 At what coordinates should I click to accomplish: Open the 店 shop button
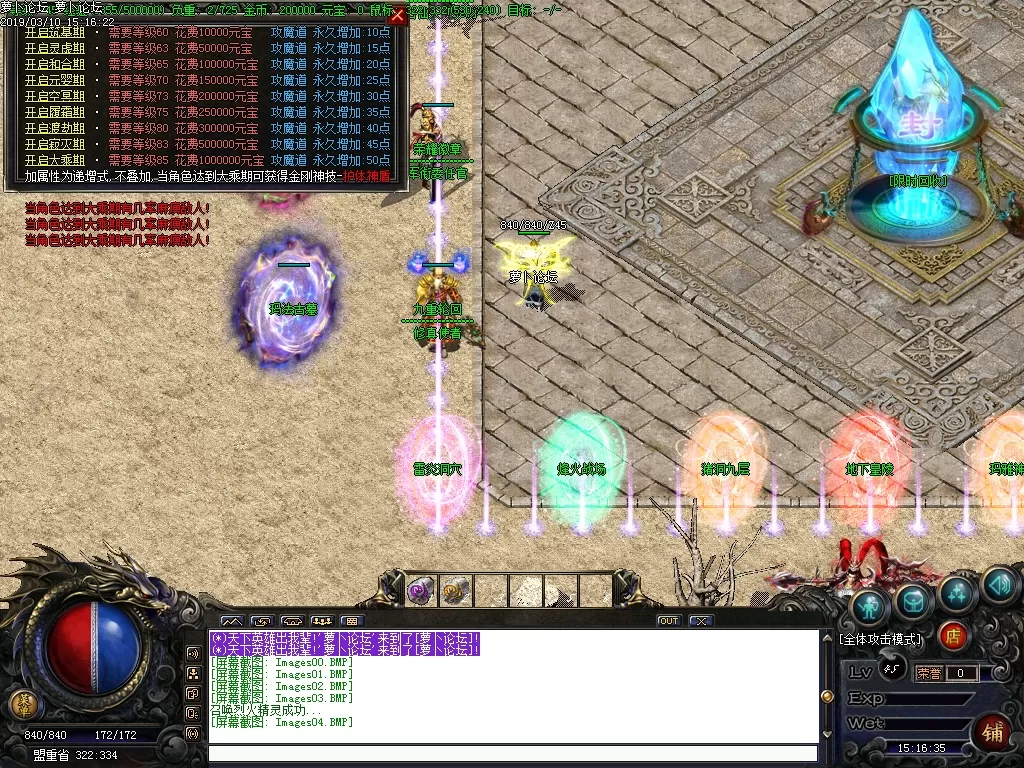[954, 636]
